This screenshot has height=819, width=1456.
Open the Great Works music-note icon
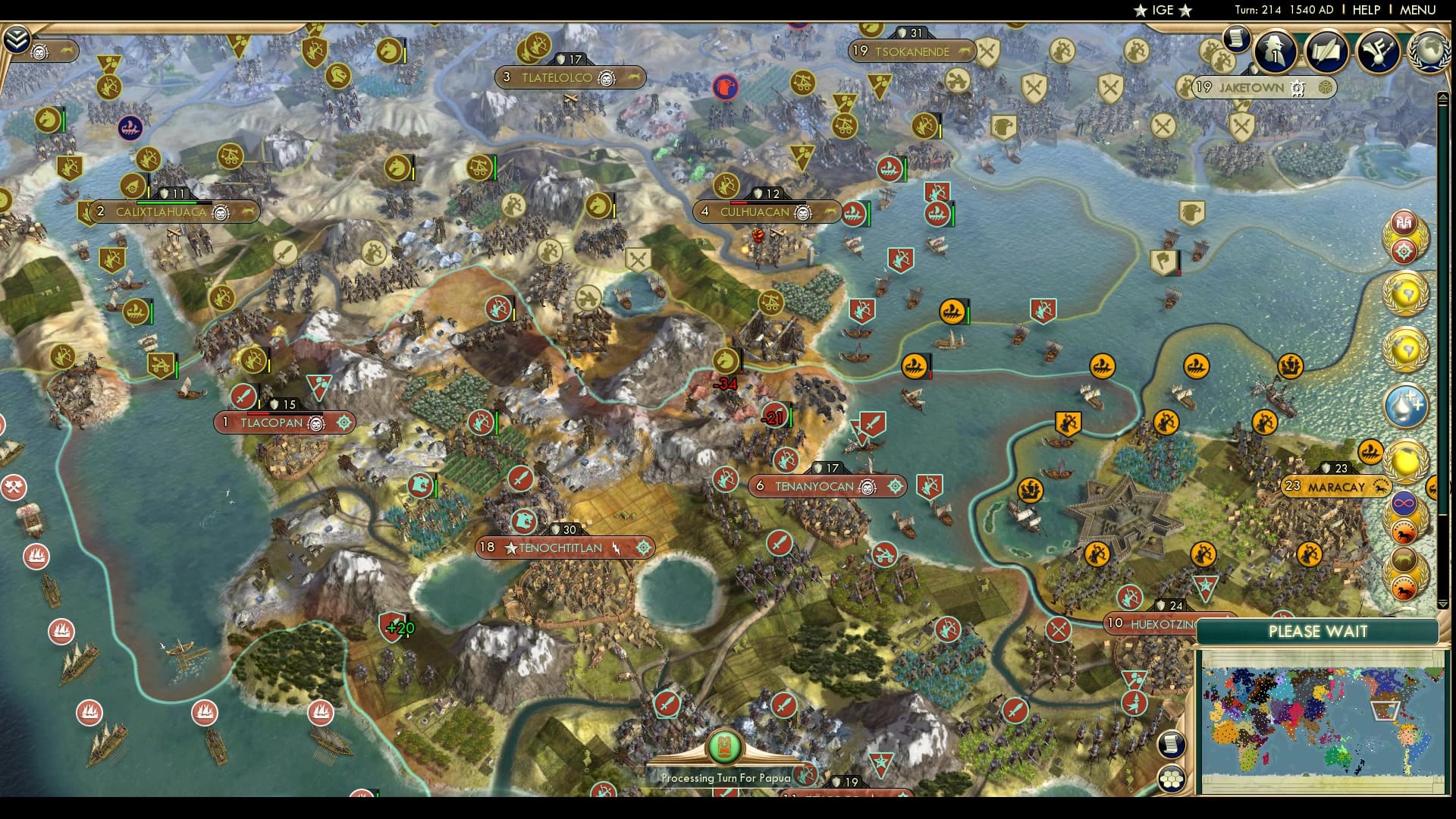[x=1378, y=52]
